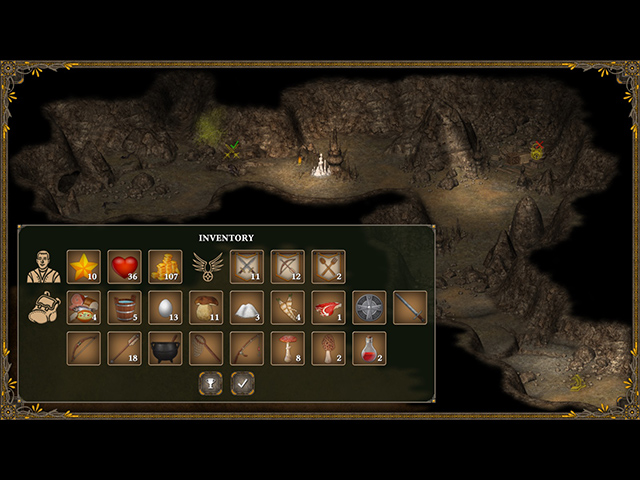
Task: Choose the crossed swords skill slot
Action: pyautogui.click(x=247, y=267)
